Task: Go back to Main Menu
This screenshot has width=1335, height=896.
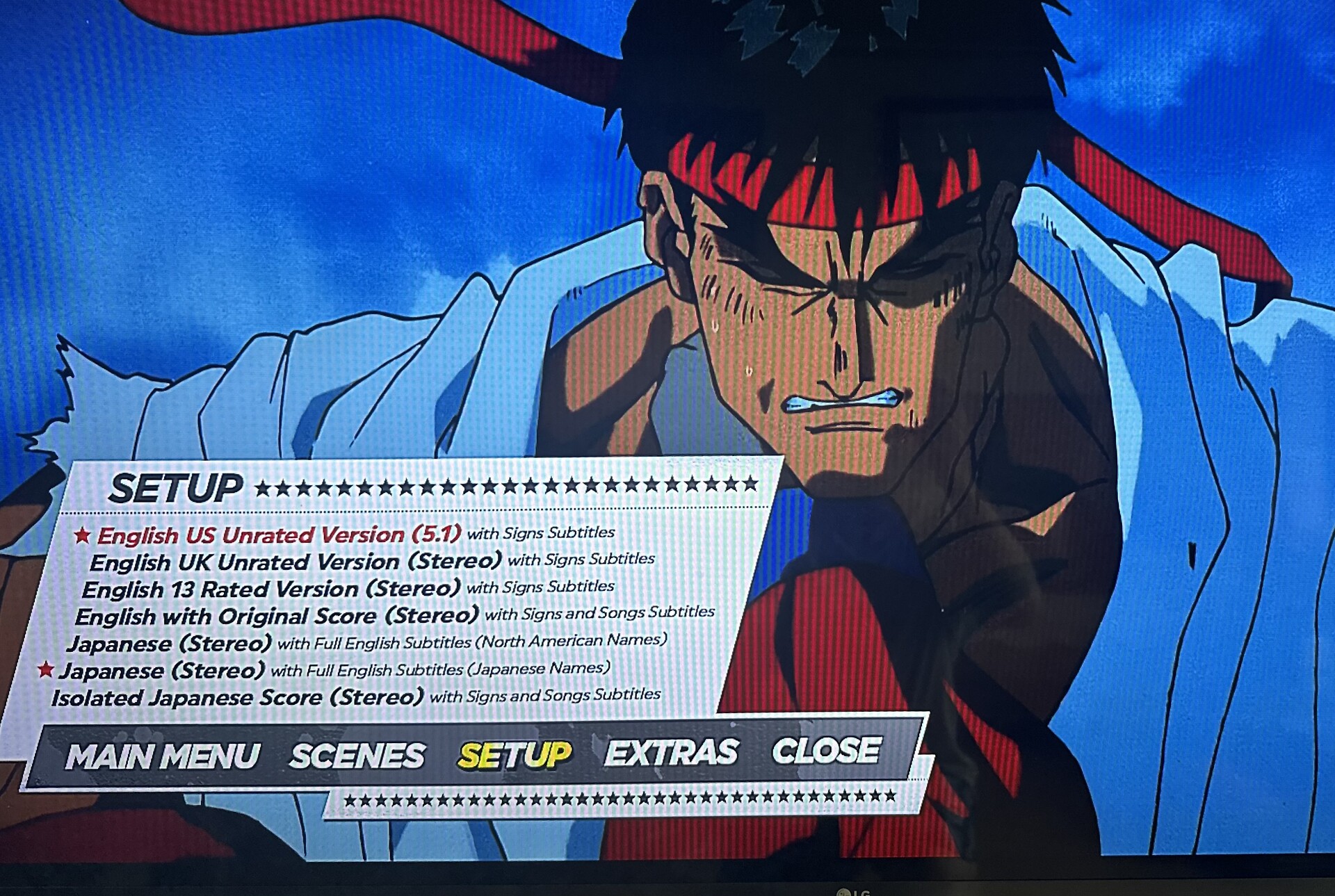Action: point(163,756)
